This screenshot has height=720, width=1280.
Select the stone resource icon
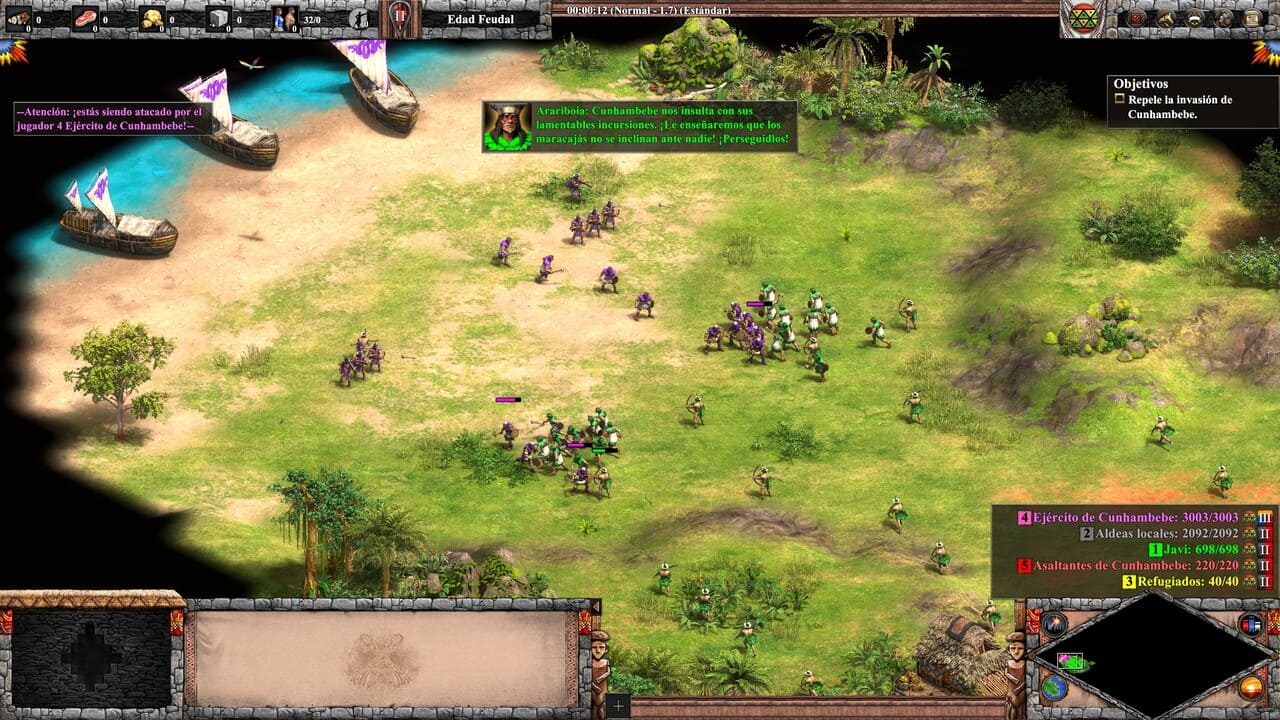click(x=219, y=18)
